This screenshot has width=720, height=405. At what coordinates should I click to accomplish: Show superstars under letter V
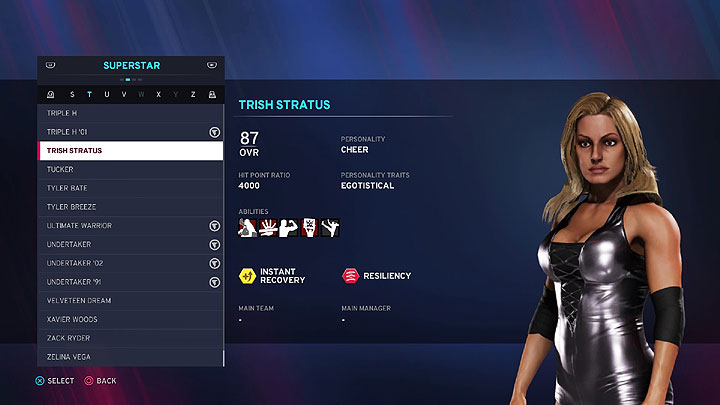click(x=123, y=95)
